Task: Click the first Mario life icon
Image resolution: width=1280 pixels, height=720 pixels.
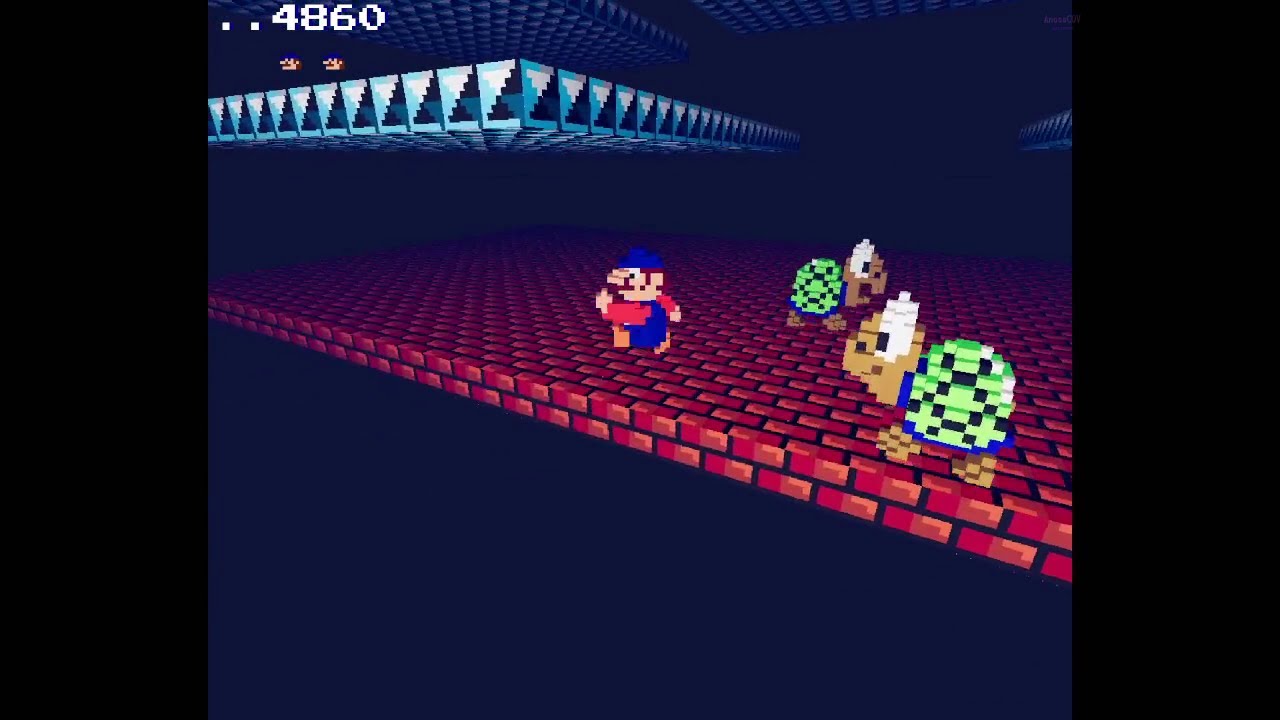Action: 289,61
